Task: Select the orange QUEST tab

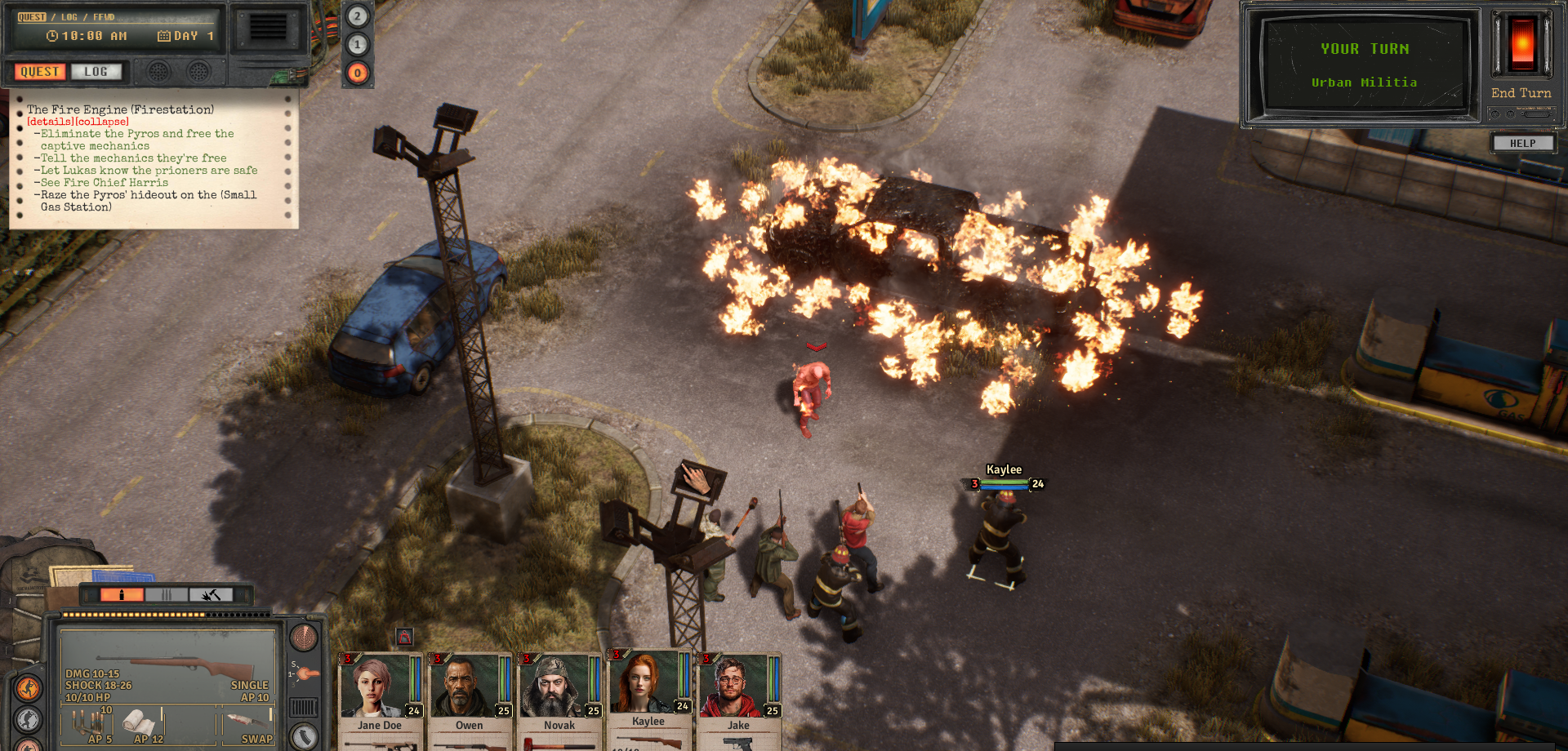Action: point(39,72)
